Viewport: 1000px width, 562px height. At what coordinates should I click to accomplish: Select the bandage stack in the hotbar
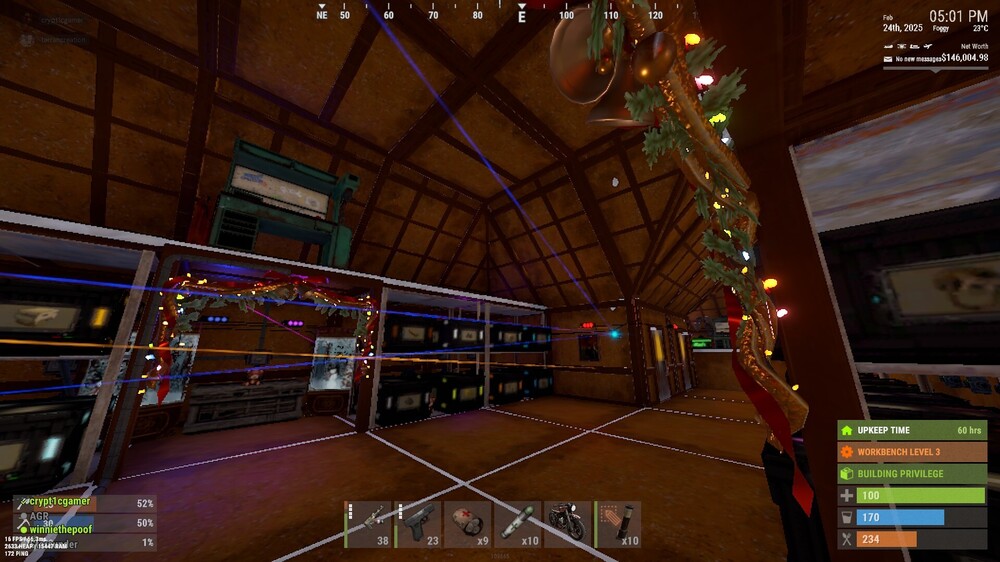click(x=468, y=524)
